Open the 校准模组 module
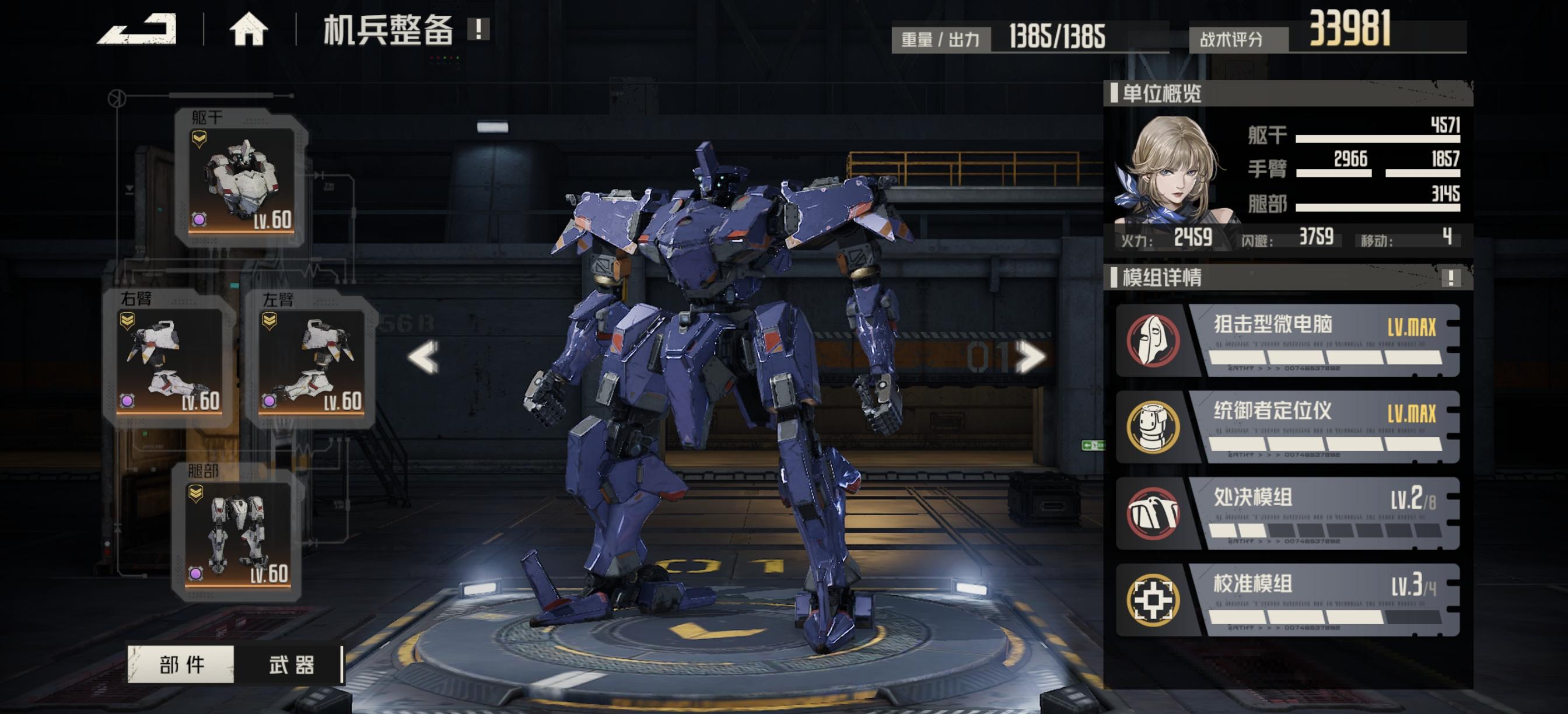The width and height of the screenshot is (1568, 714). coord(1287,600)
